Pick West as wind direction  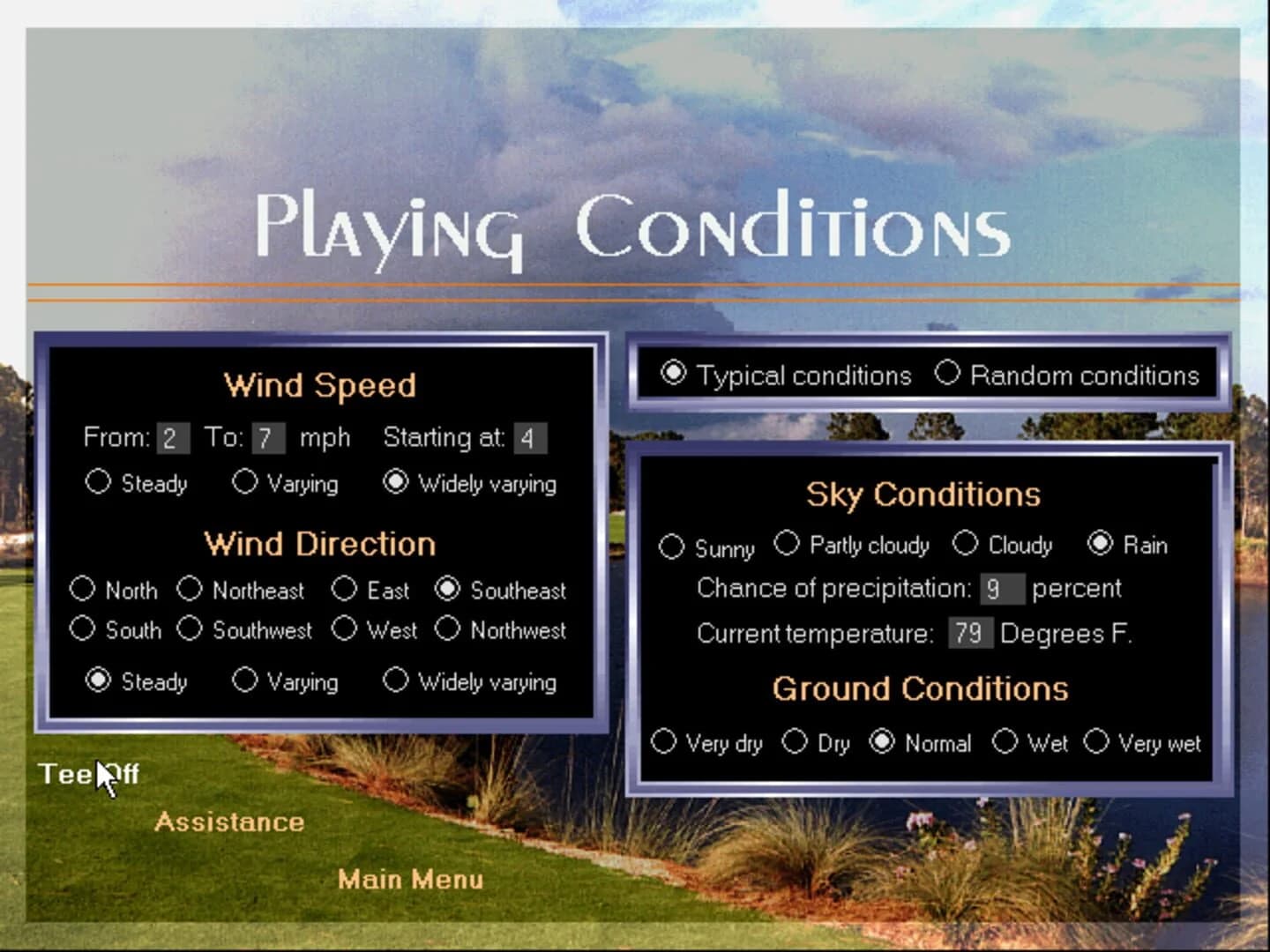pyautogui.click(x=343, y=628)
